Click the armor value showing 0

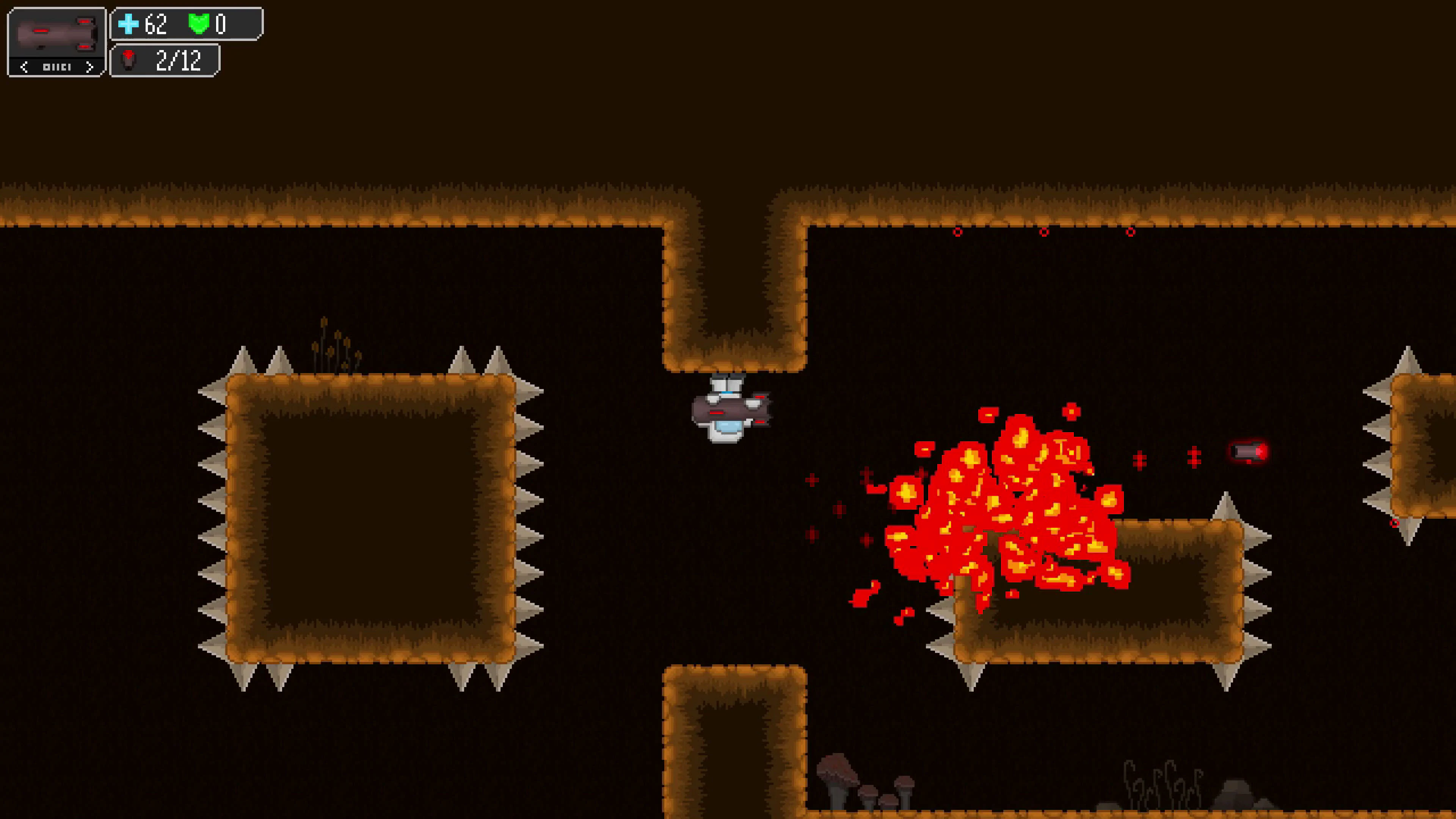pyautogui.click(x=222, y=24)
